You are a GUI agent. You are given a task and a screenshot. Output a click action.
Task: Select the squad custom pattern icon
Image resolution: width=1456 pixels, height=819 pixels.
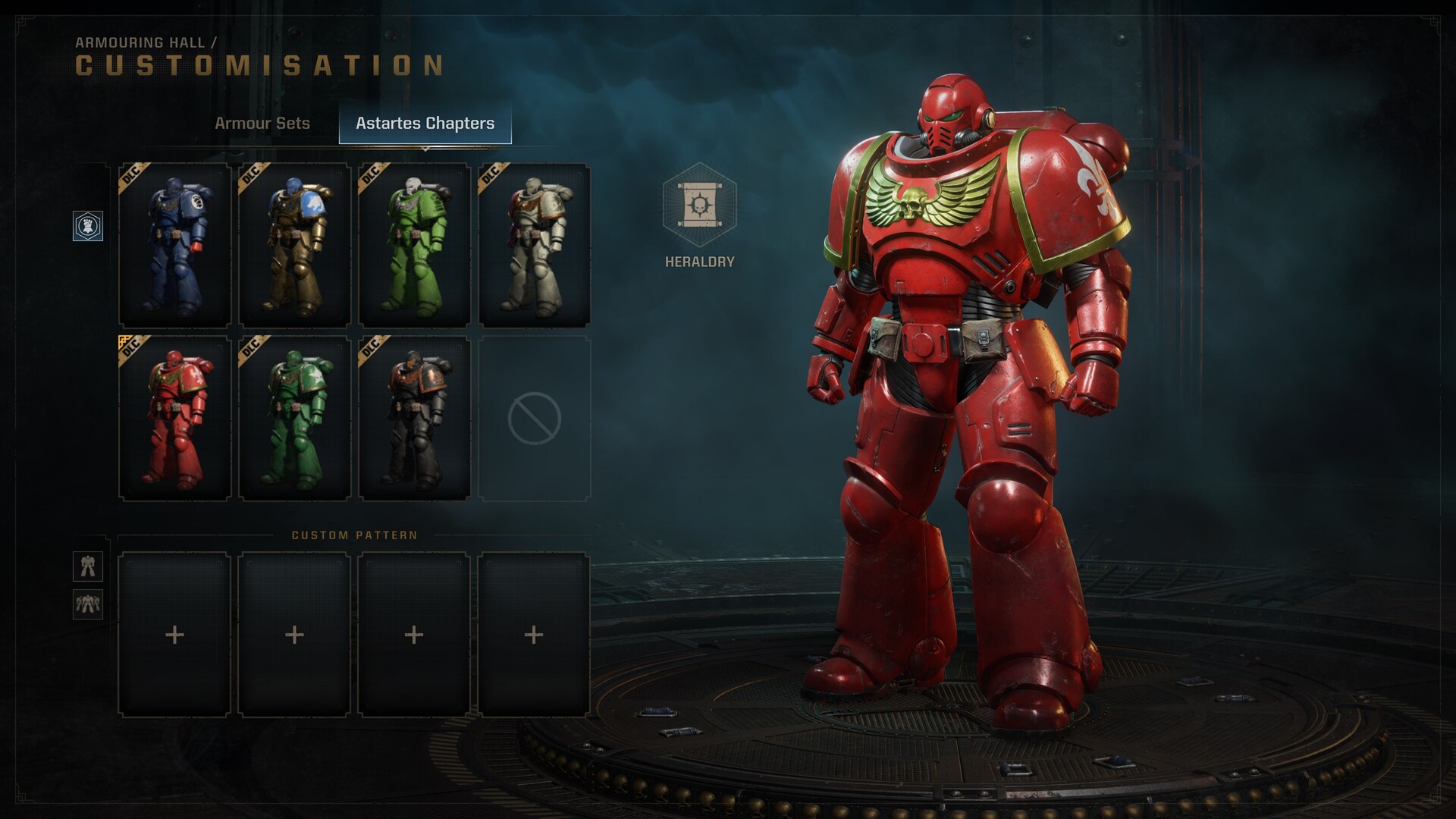(88, 604)
